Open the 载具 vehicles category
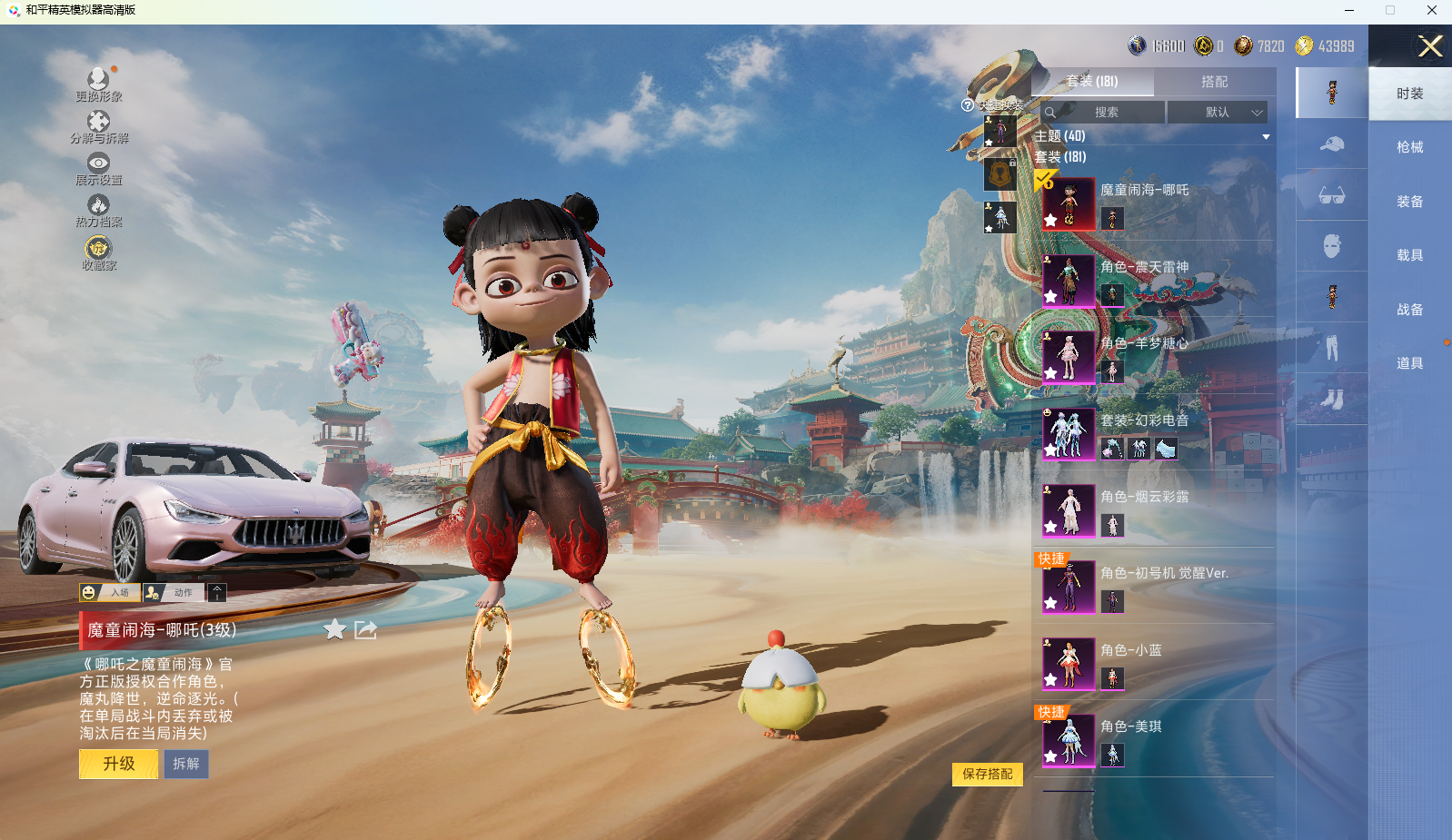Viewport: 1452px width, 840px height. 1409,255
